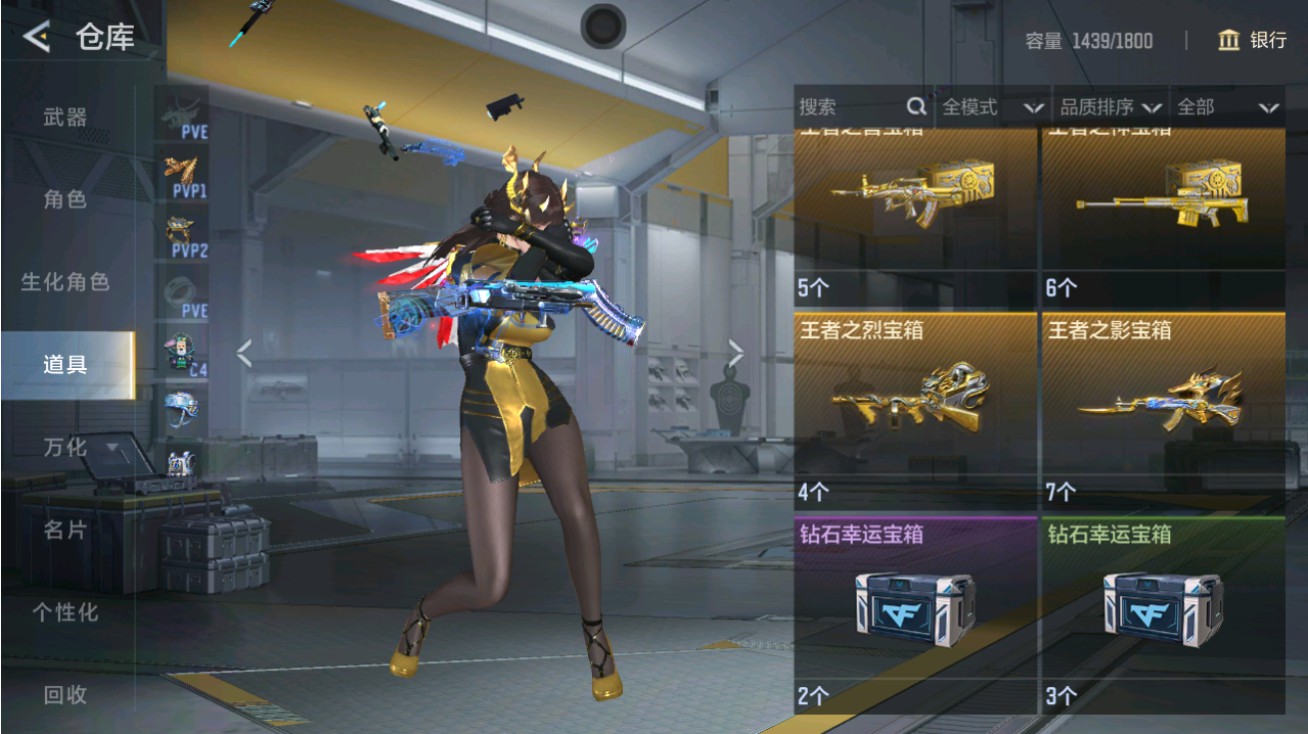The height and width of the screenshot is (734, 1308).
Task: Open the 生化角色 category
Action: tap(65, 282)
